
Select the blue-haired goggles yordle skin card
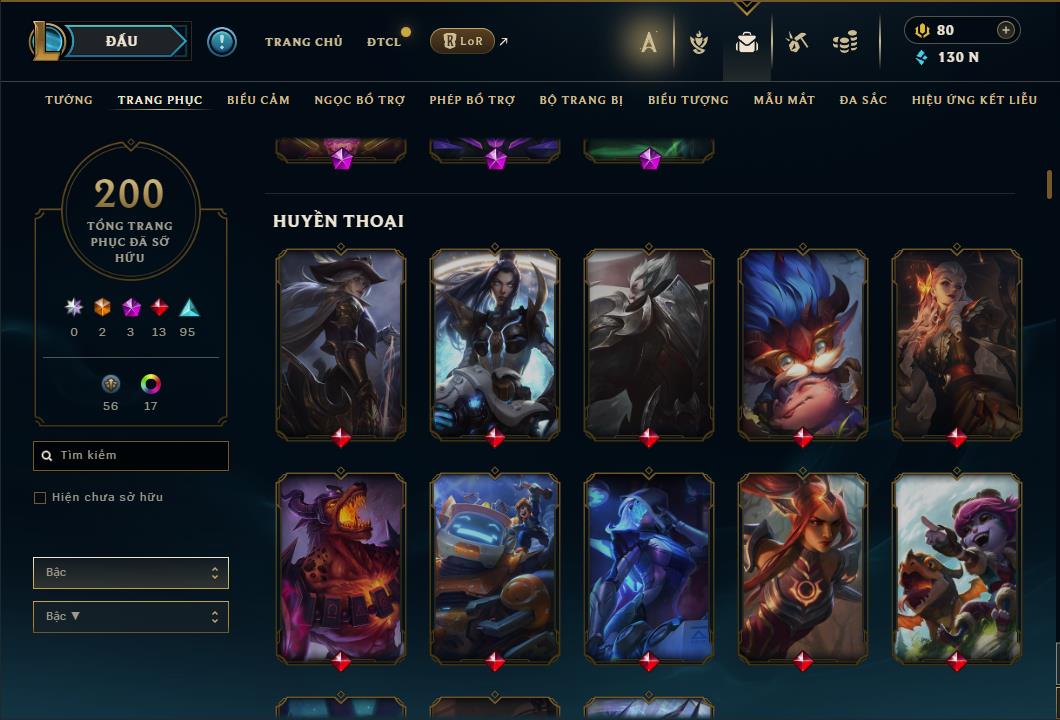(x=803, y=345)
